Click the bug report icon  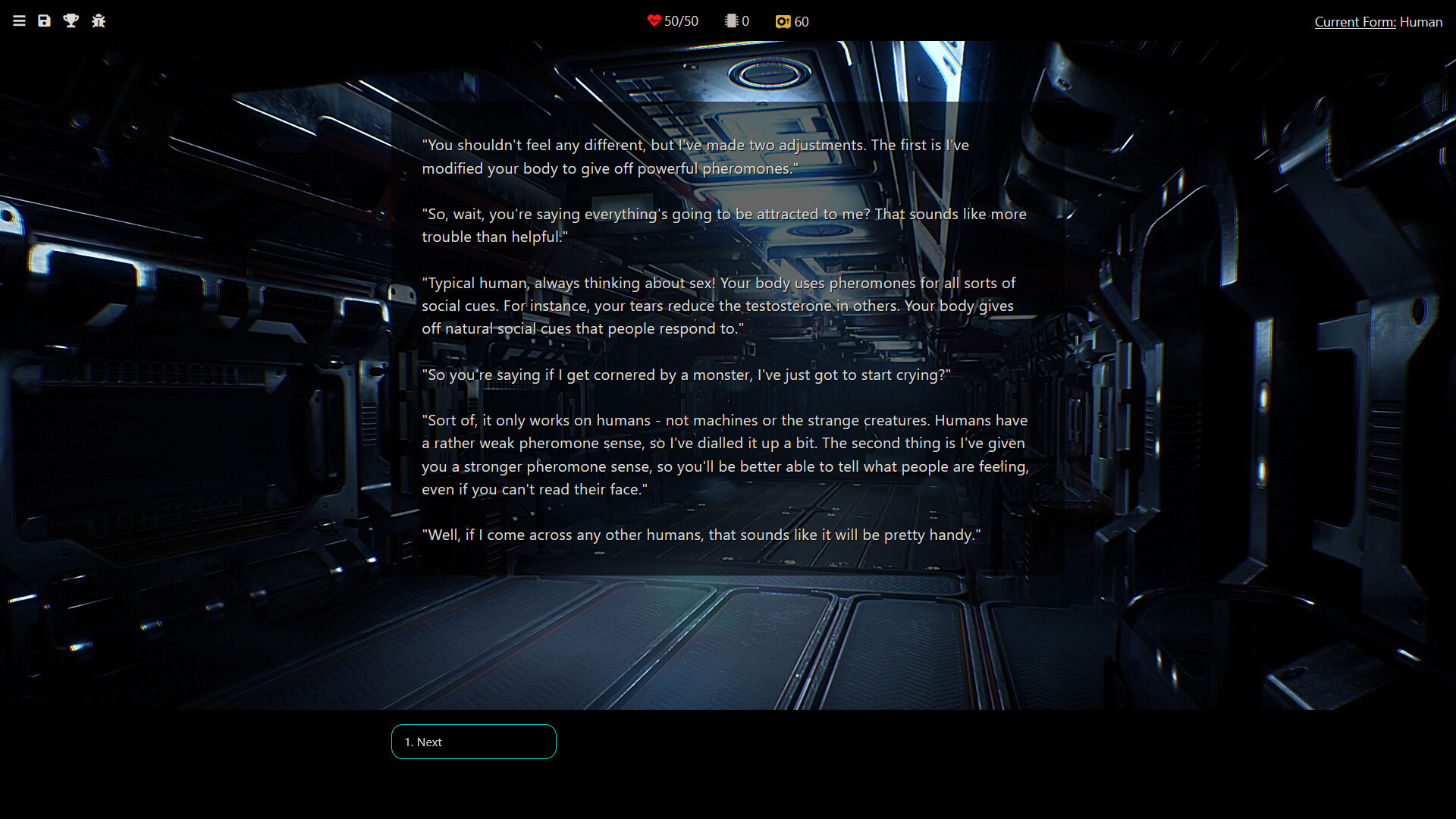(x=99, y=21)
